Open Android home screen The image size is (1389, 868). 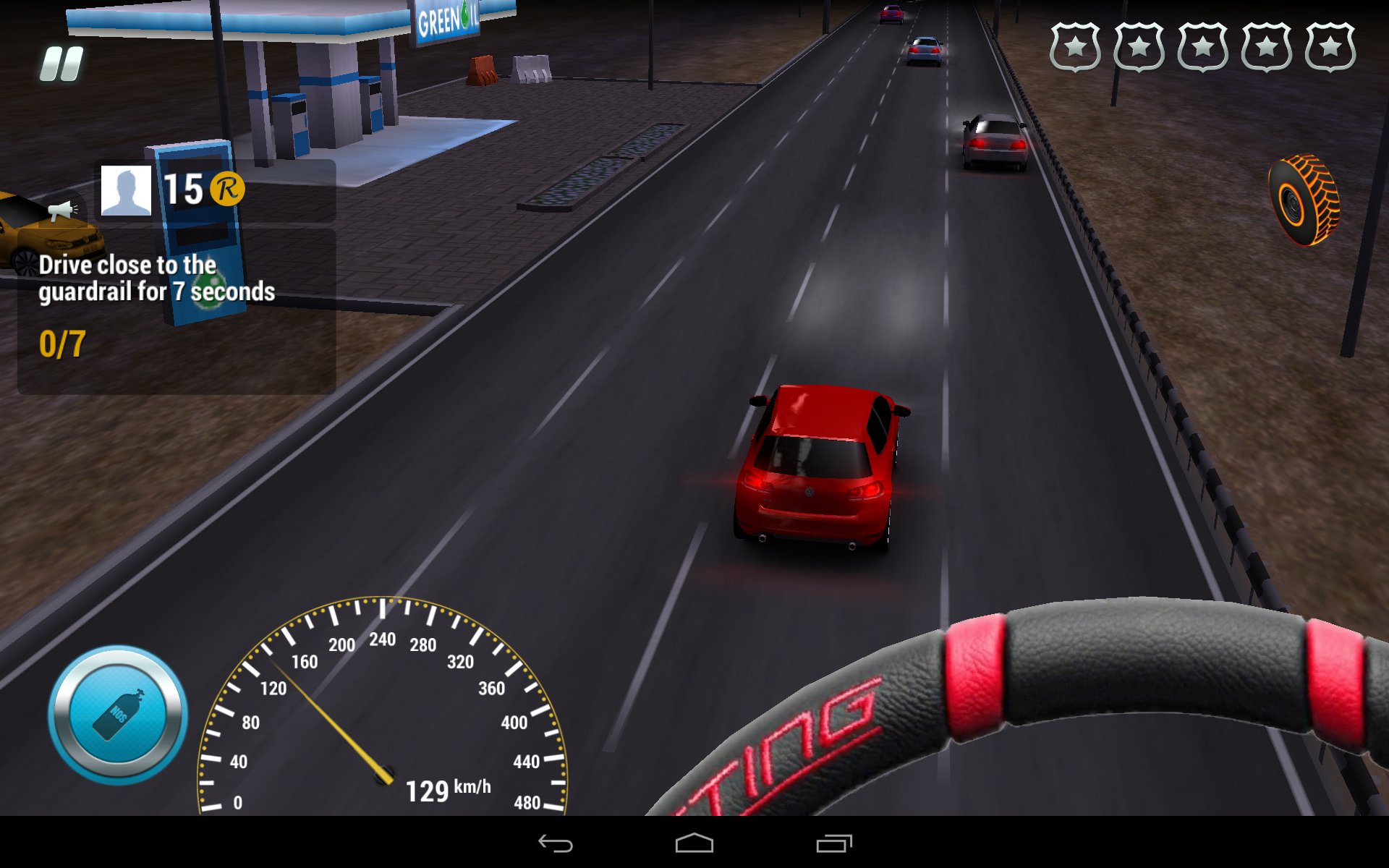click(694, 843)
